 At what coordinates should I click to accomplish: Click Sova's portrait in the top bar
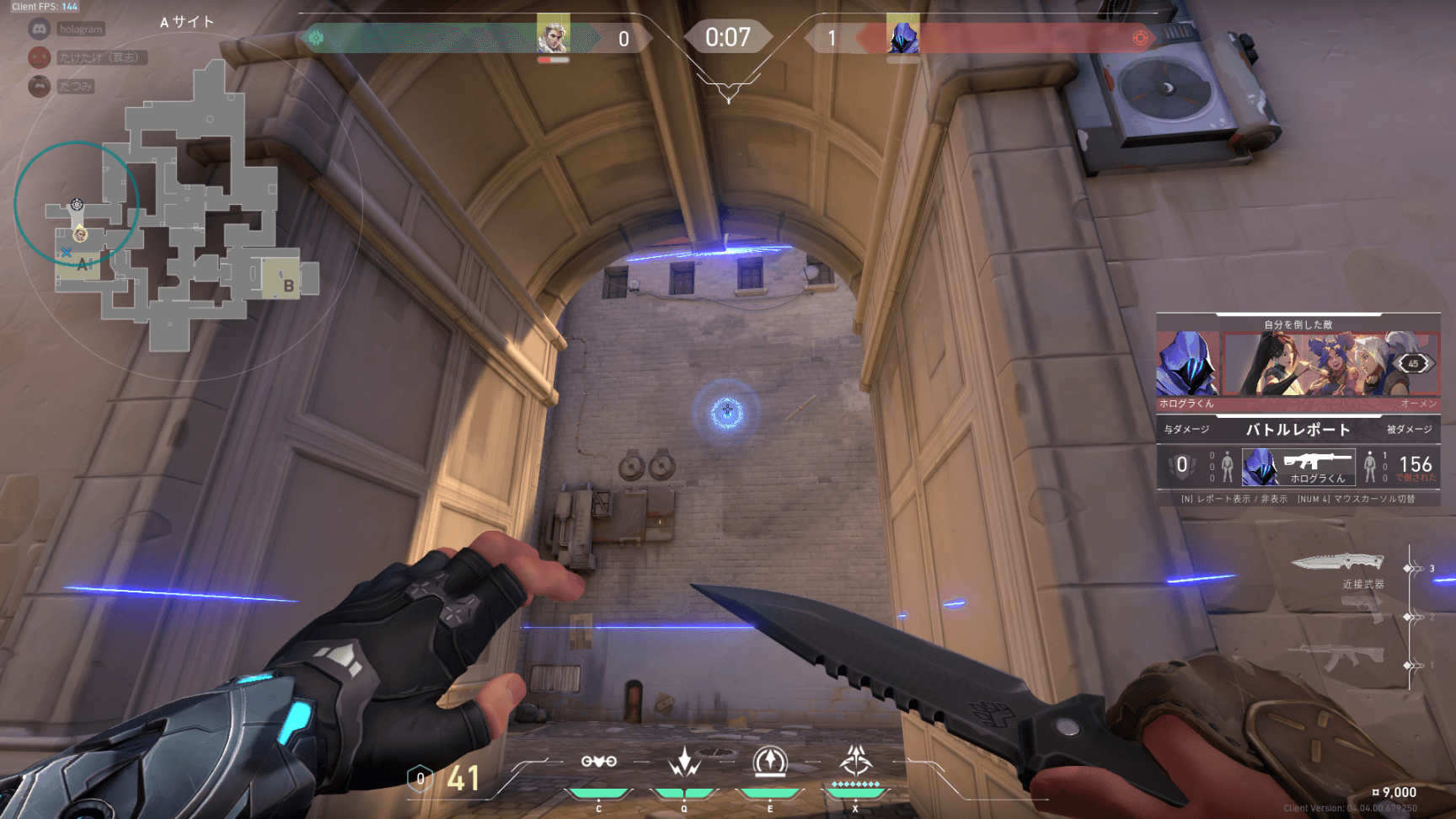554,35
